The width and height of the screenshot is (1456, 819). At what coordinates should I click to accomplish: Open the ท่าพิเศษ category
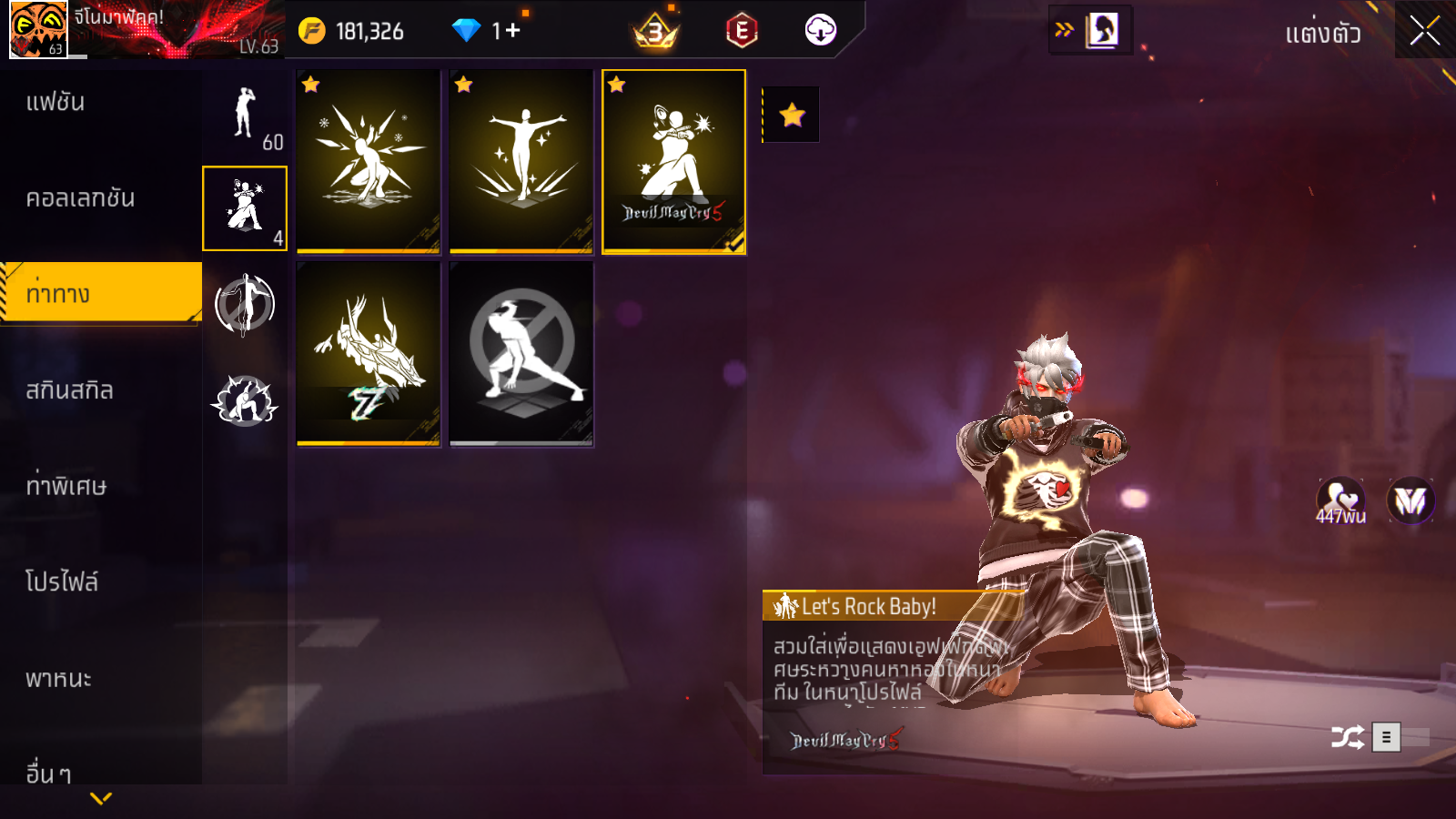pos(66,486)
